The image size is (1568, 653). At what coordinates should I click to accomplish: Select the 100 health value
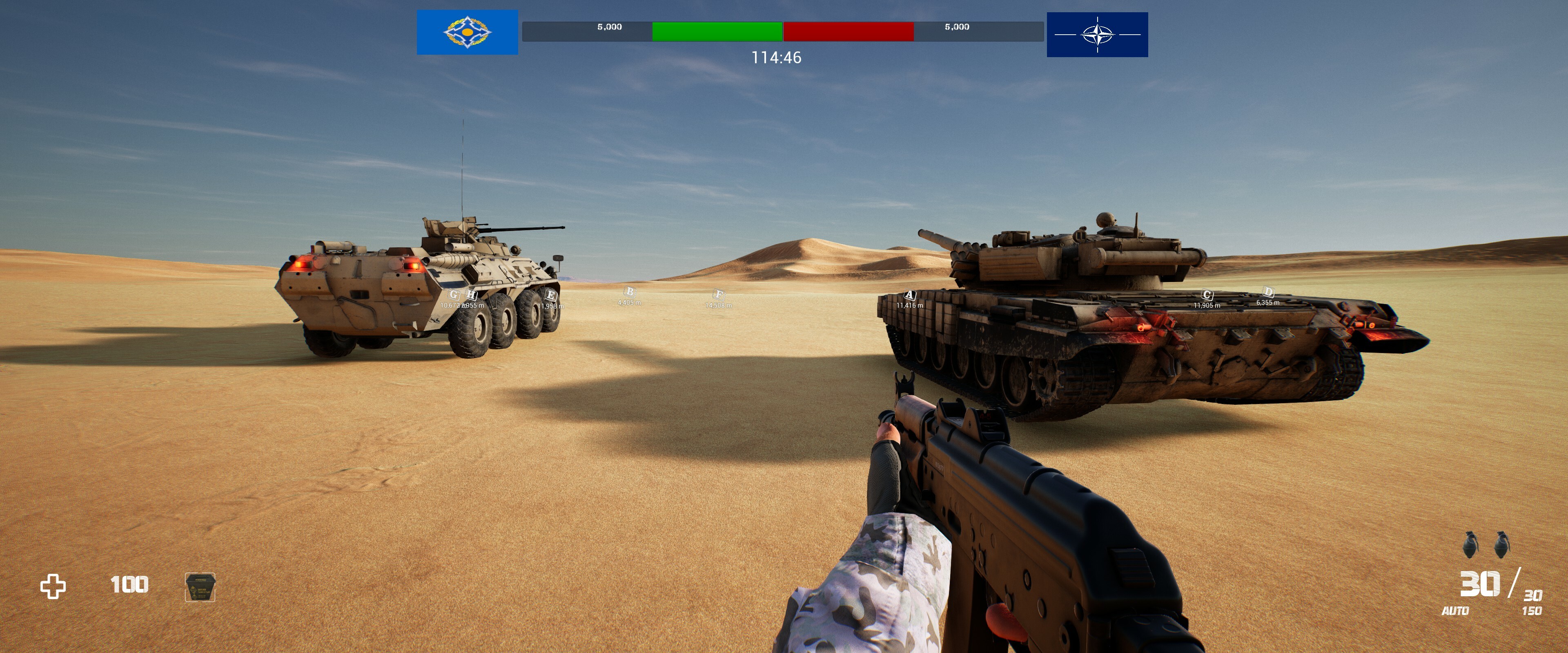pos(129,585)
